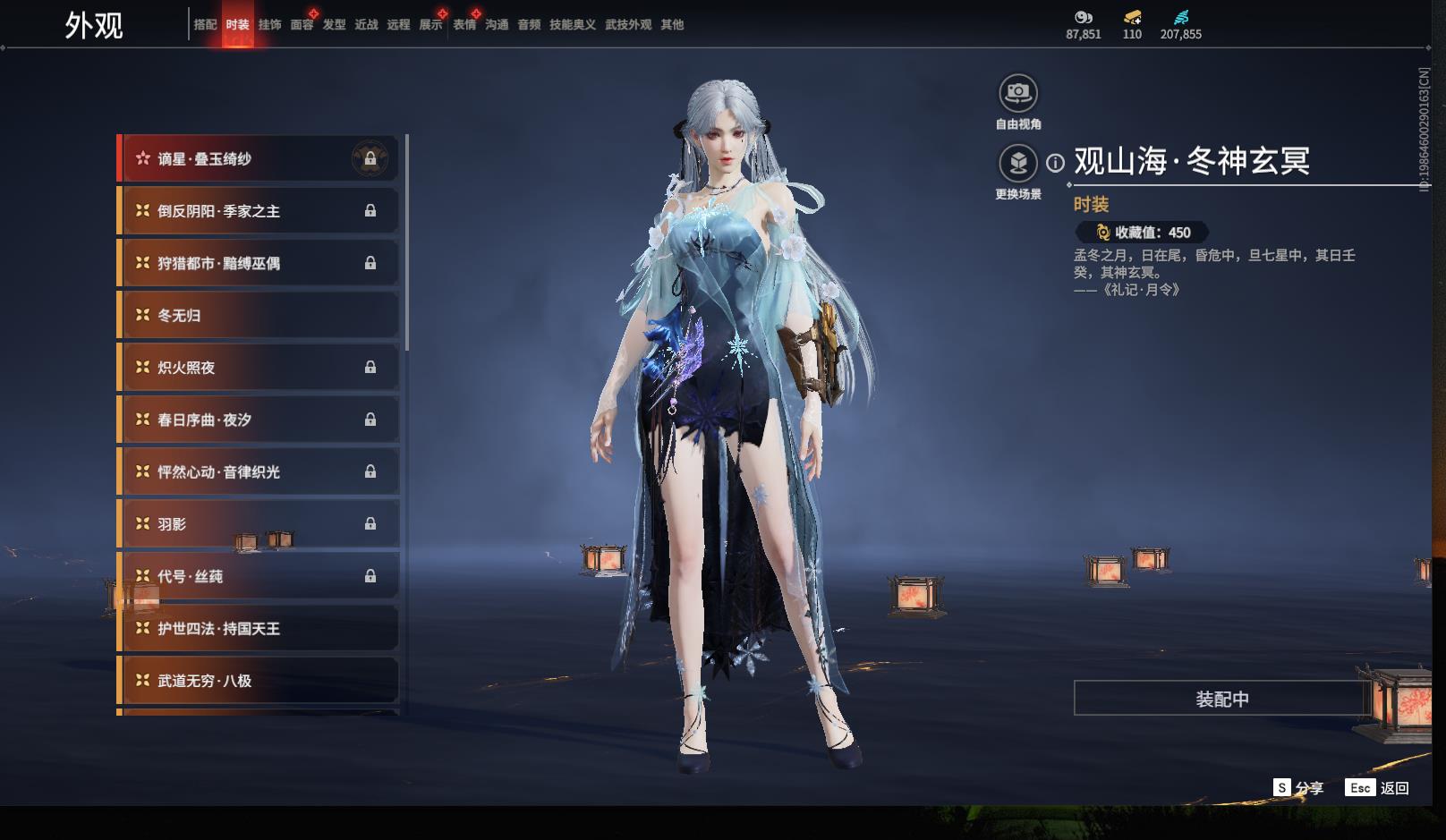This screenshot has height=840, width=1446.
Task: Select the 近战 melee tab
Action: click(x=366, y=25)
